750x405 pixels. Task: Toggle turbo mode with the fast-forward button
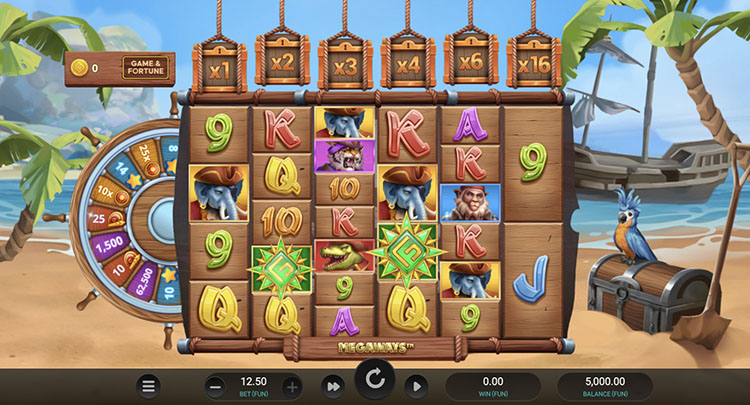[x=332, y=386]
